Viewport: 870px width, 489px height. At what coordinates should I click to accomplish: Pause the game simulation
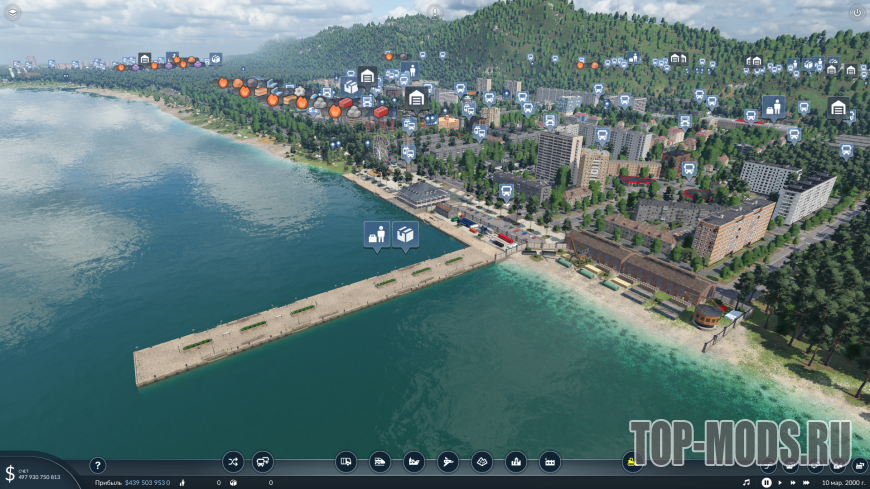point(766,483)
